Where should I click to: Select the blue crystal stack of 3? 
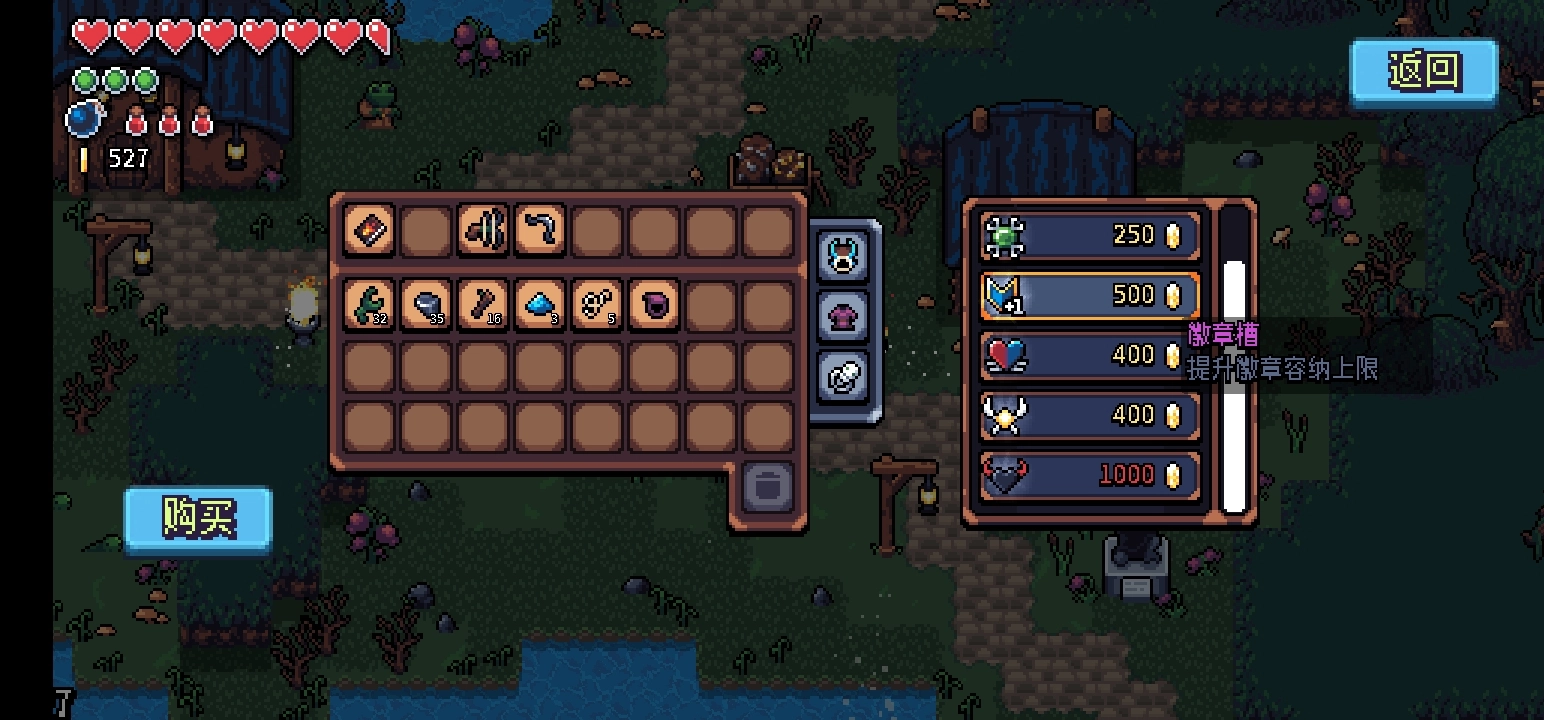click(540, 305)
